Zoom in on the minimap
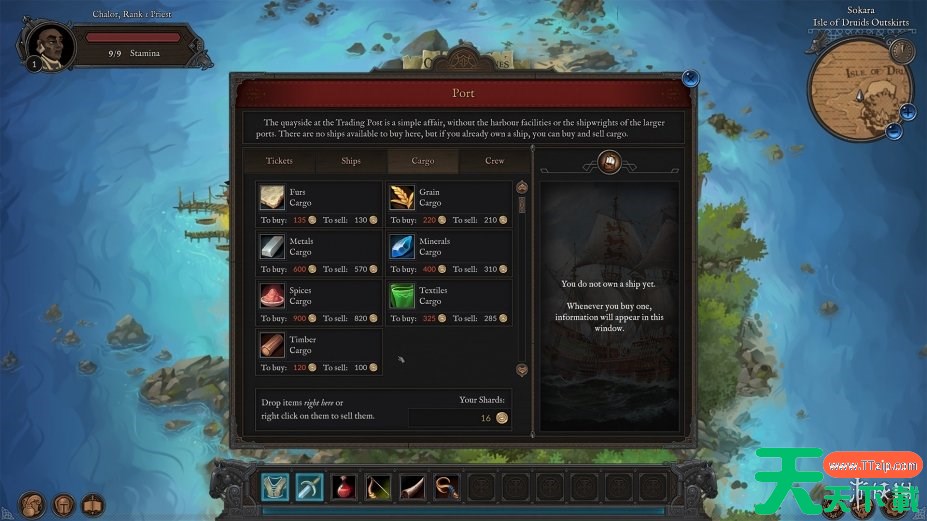This screenshot has height=521, width=927. click(x=908, y=111)
